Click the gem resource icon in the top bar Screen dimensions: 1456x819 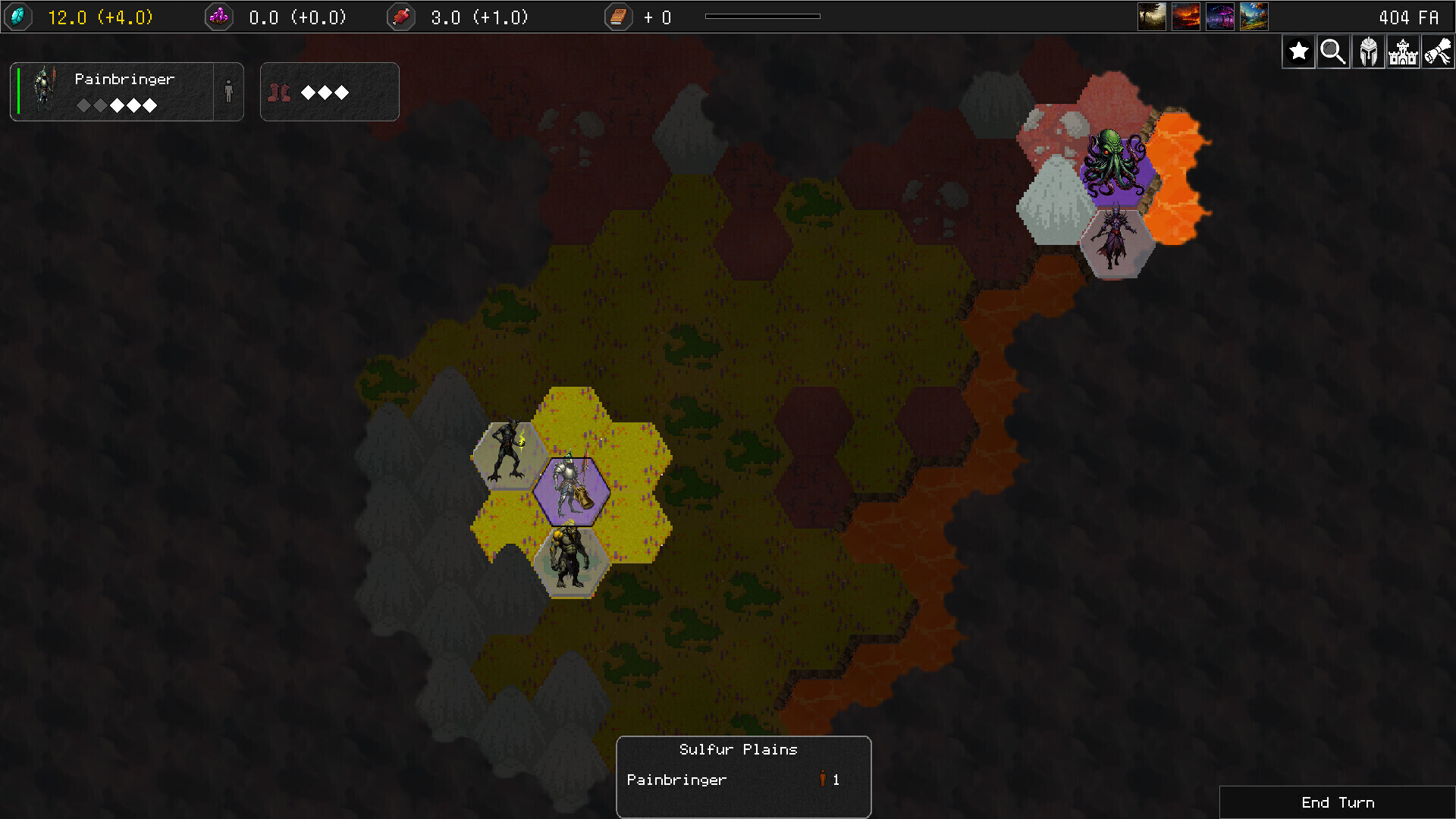pos(18,17)
